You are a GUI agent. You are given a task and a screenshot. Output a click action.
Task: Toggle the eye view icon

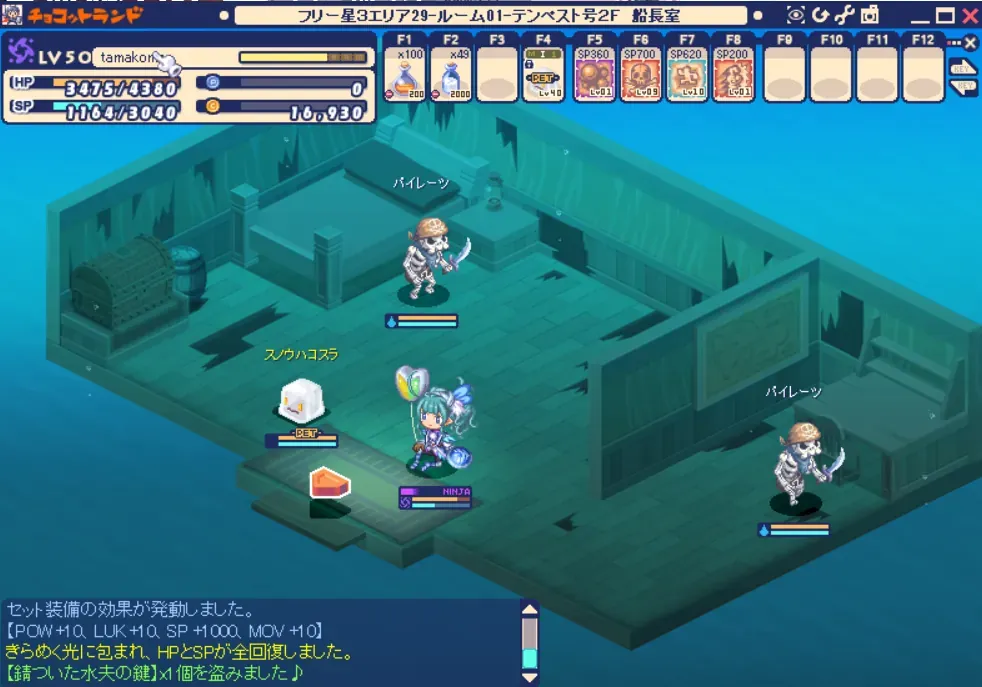796,15
